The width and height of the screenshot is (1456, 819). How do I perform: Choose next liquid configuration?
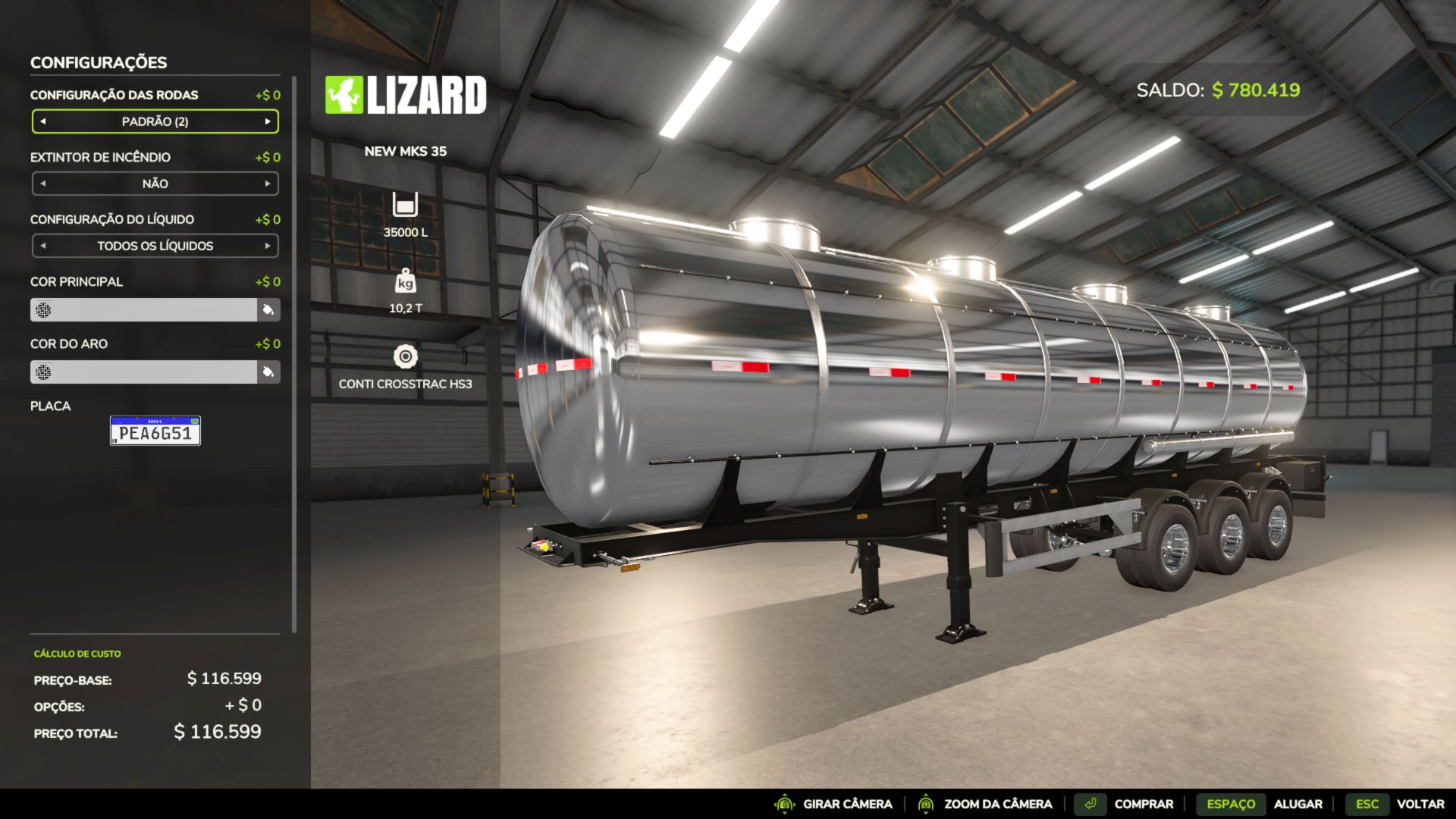[268, 246]
